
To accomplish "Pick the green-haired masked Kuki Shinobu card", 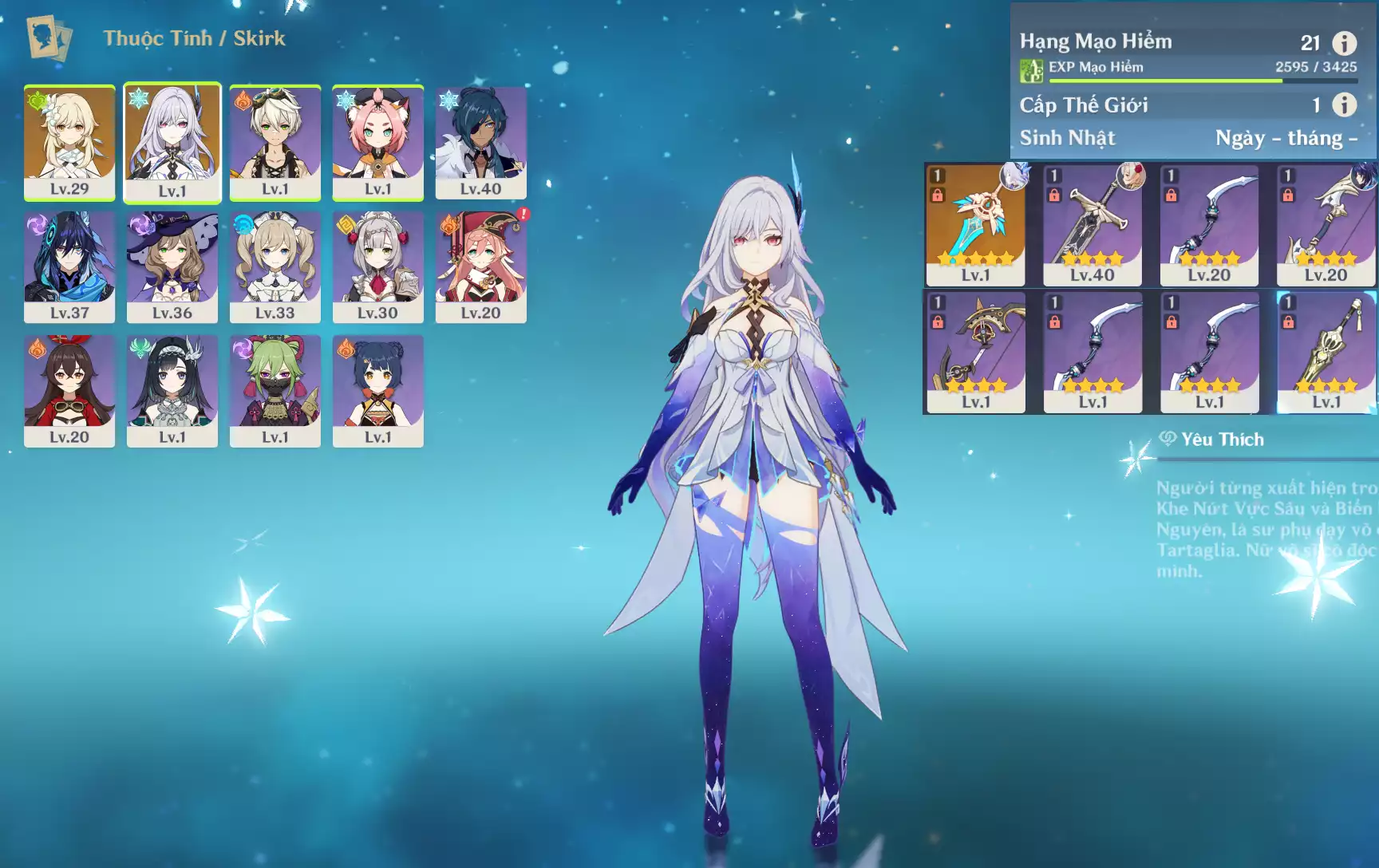I will tap(275, 390).
